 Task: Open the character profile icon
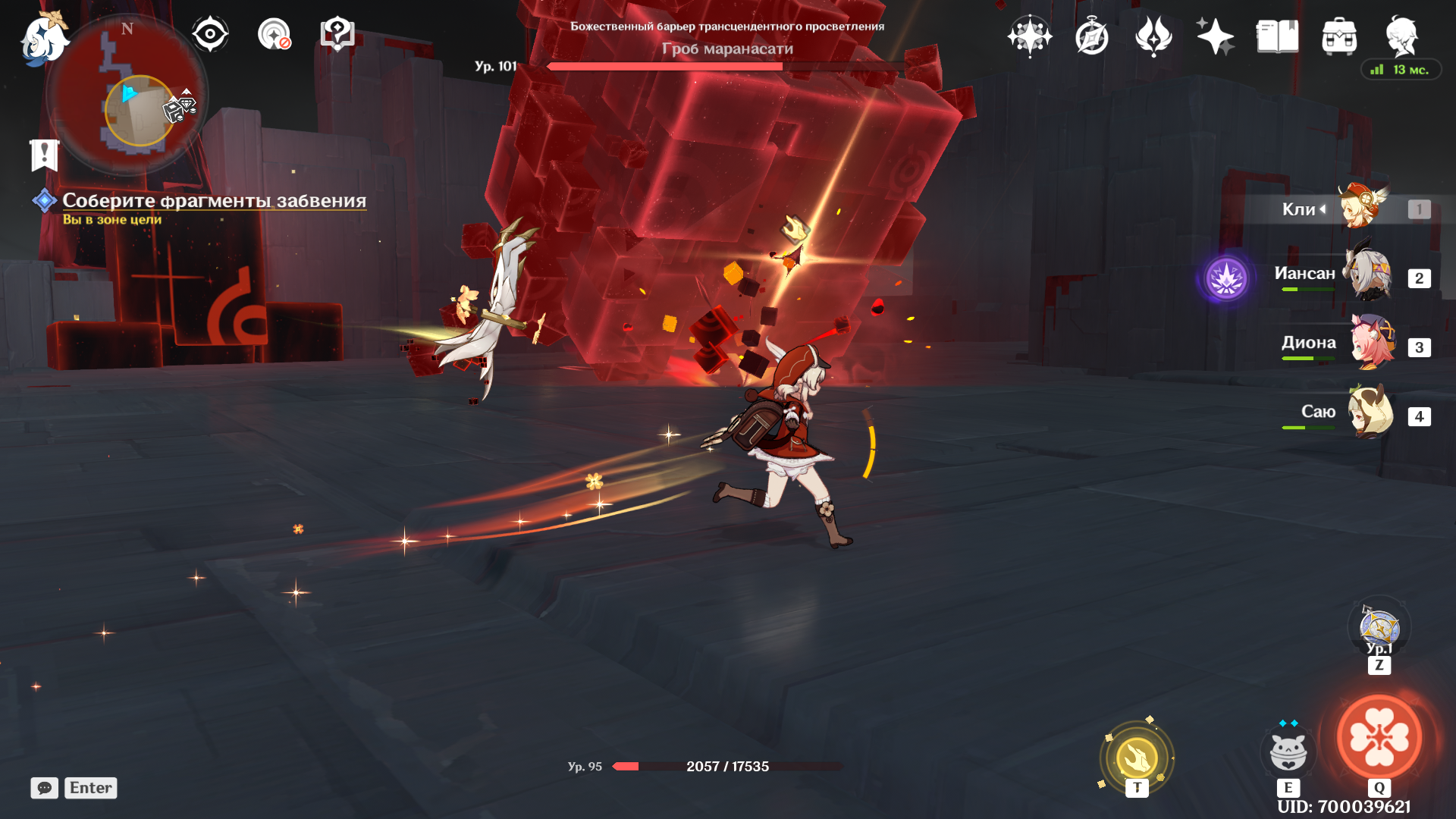coord(1401,36)
